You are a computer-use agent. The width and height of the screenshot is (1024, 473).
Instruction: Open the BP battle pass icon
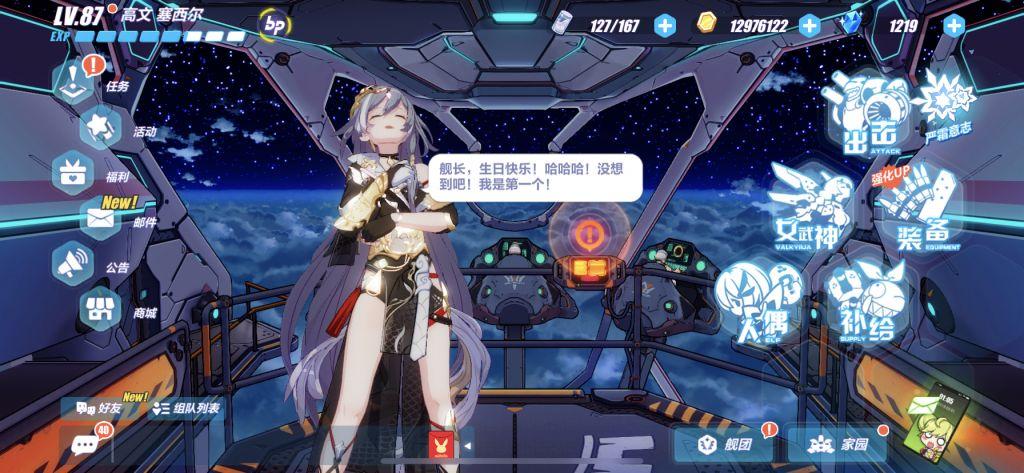[x=272, y=24]
